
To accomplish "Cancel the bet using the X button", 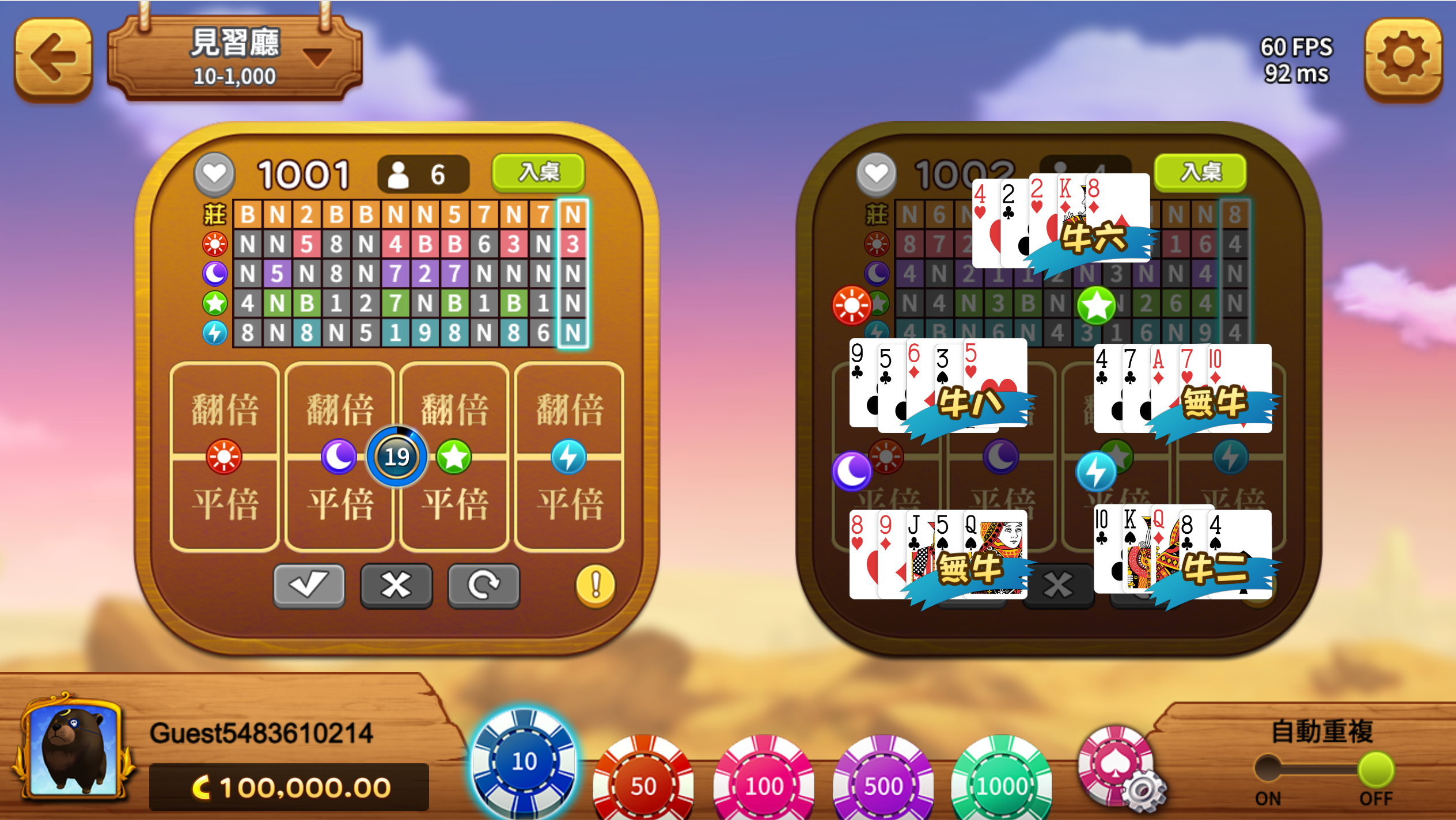I will pos(396,584).
